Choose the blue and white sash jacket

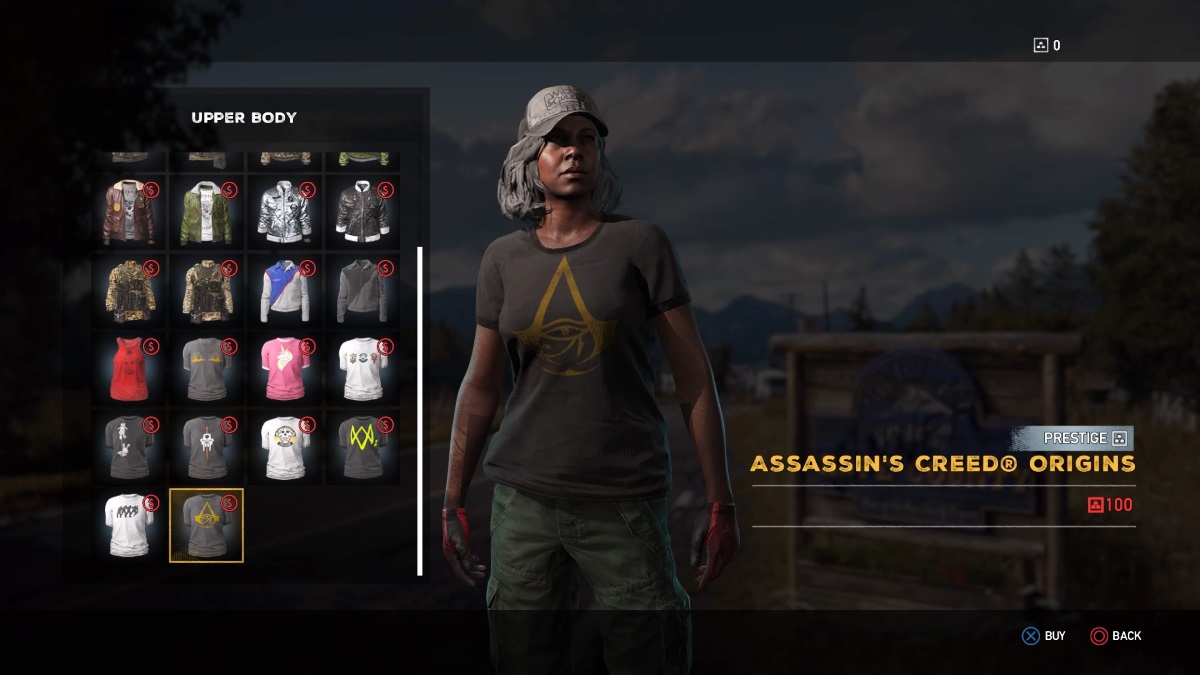[x=285, y=290]
